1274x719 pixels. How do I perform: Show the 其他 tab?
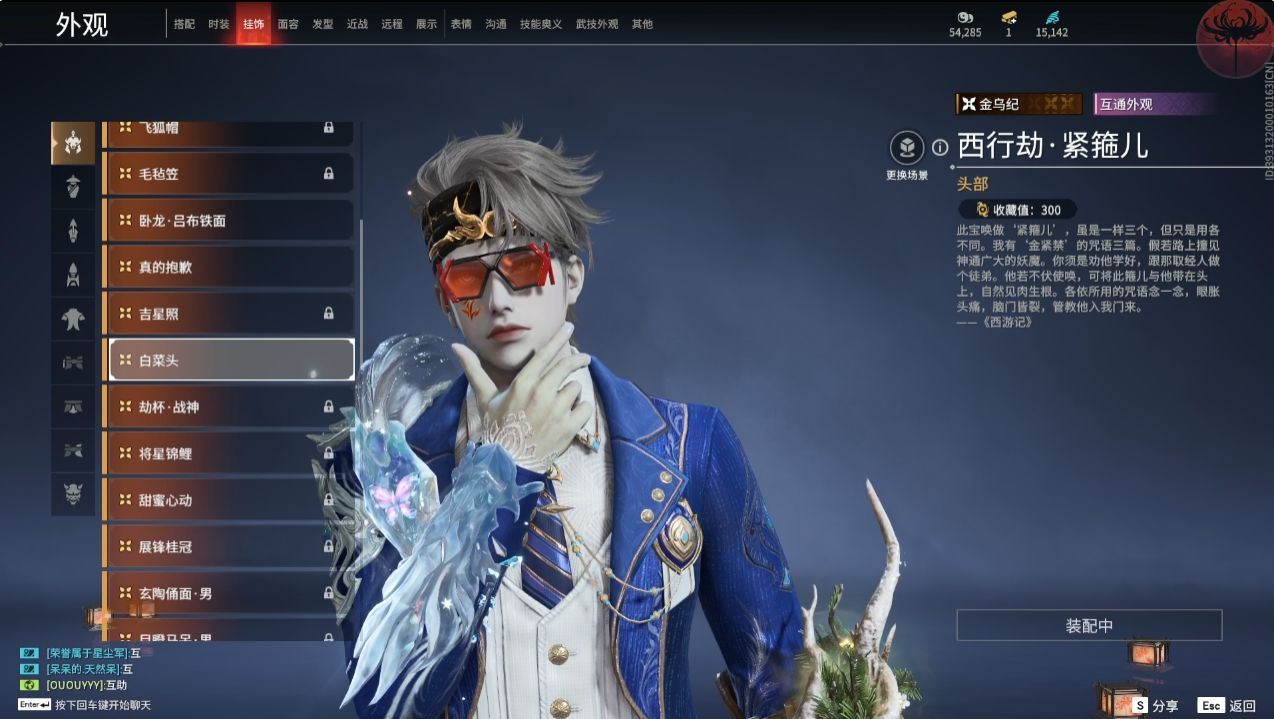642,24
